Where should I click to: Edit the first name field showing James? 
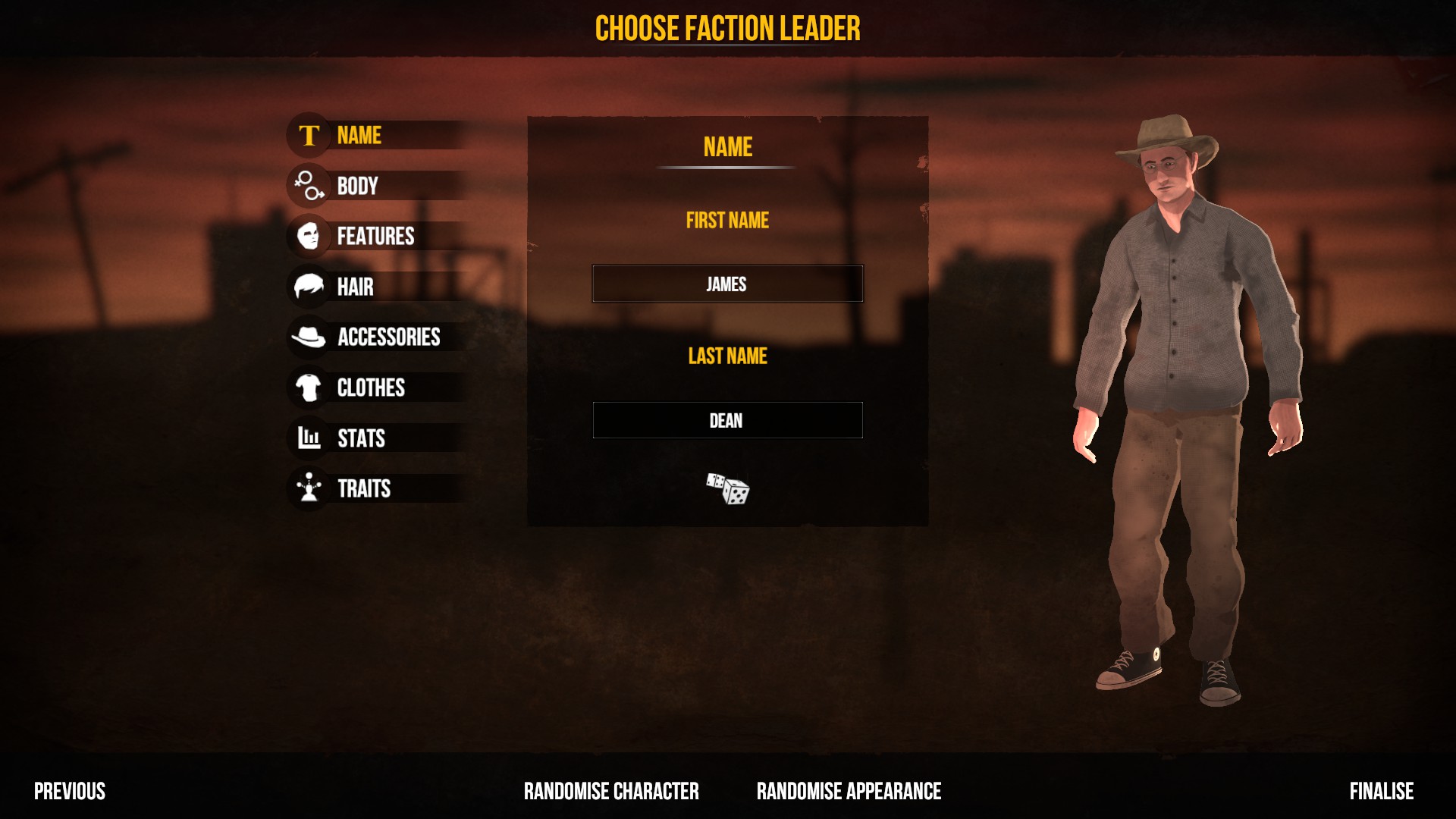click(x=726, y=284)
